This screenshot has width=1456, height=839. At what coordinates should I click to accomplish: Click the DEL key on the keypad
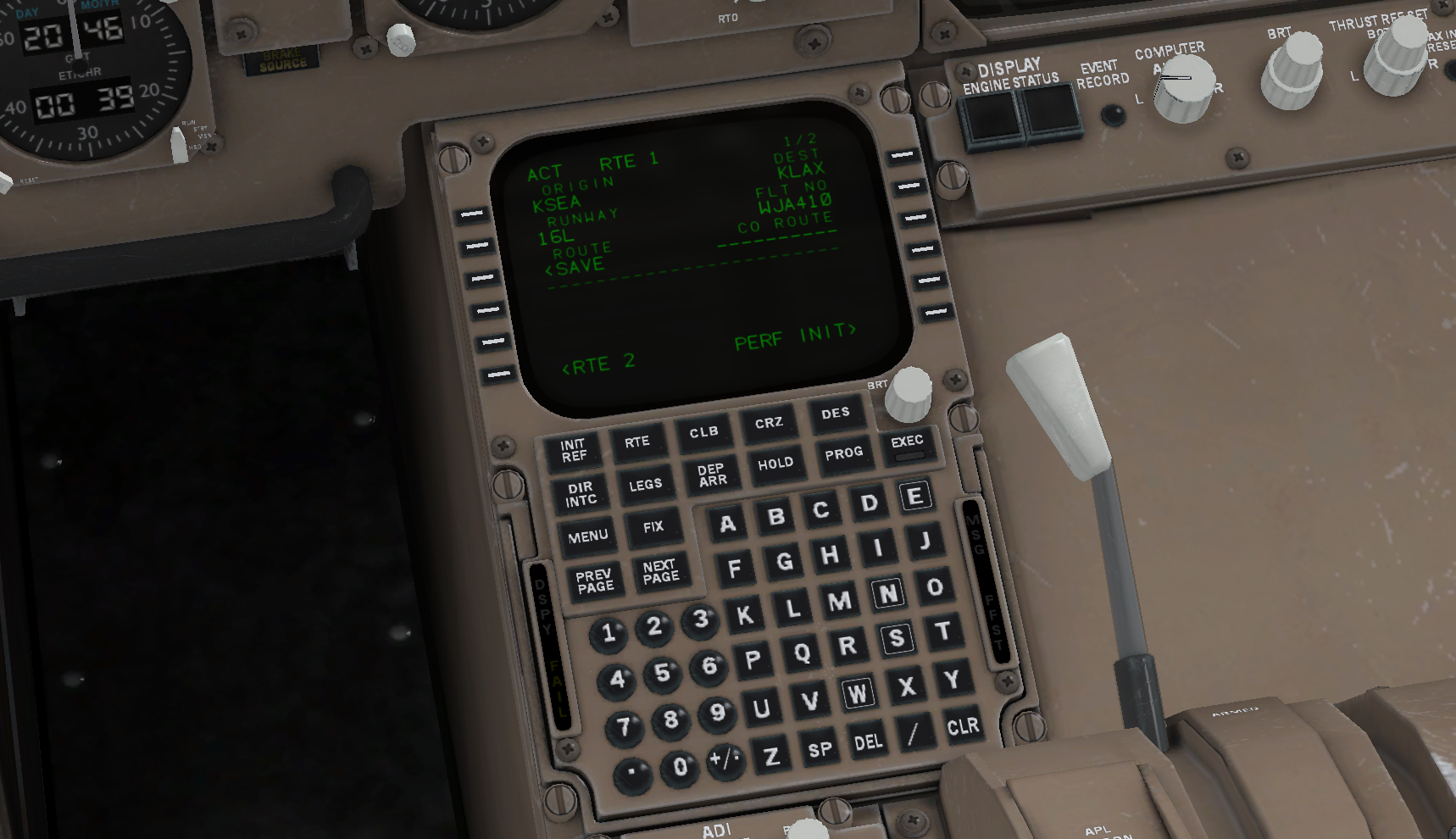pyautogui.click(x=868, y=742)
